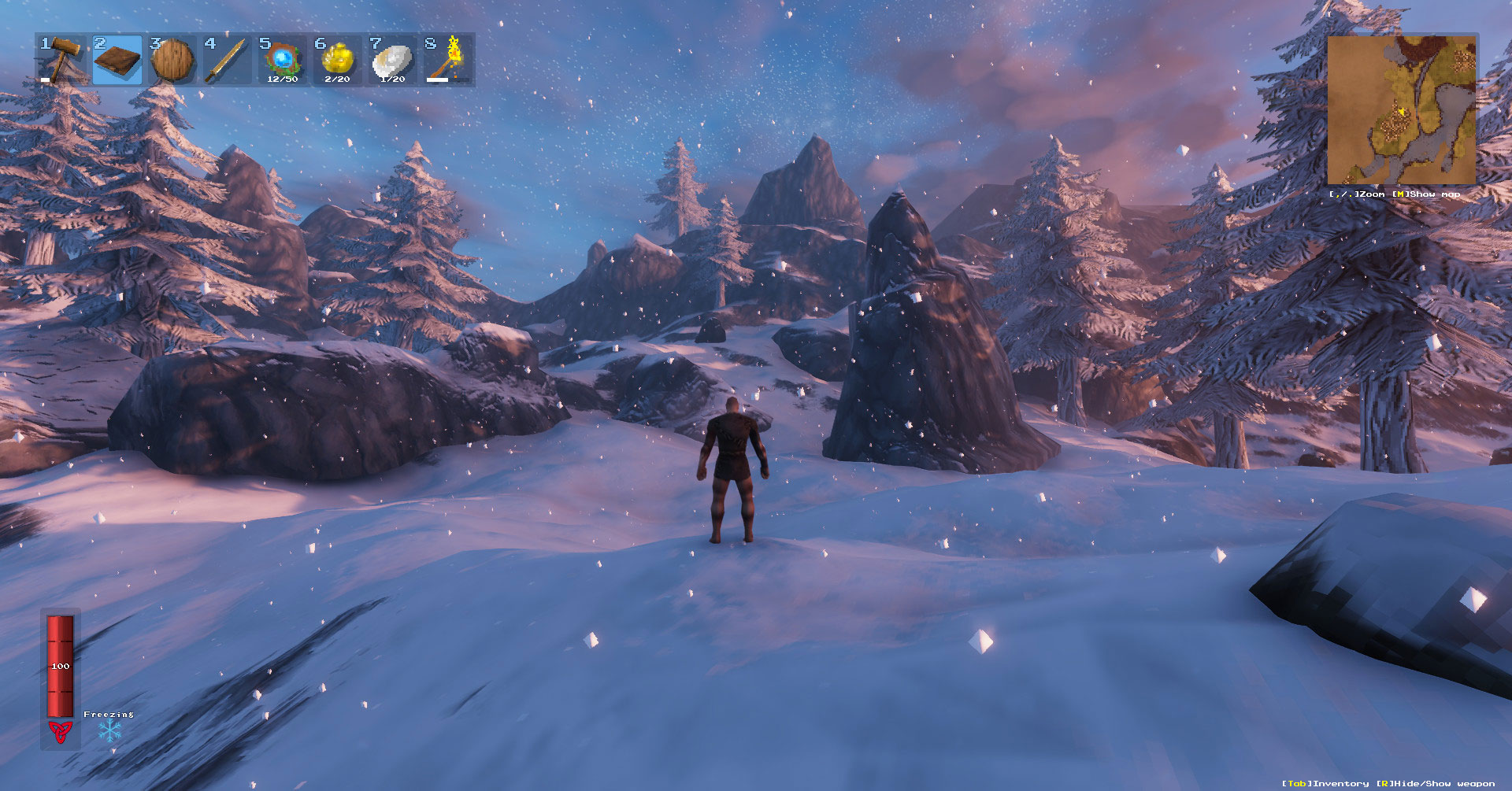Select the hammer in hotbar slot 1
Screen dimensions: 1512x791
61,59
